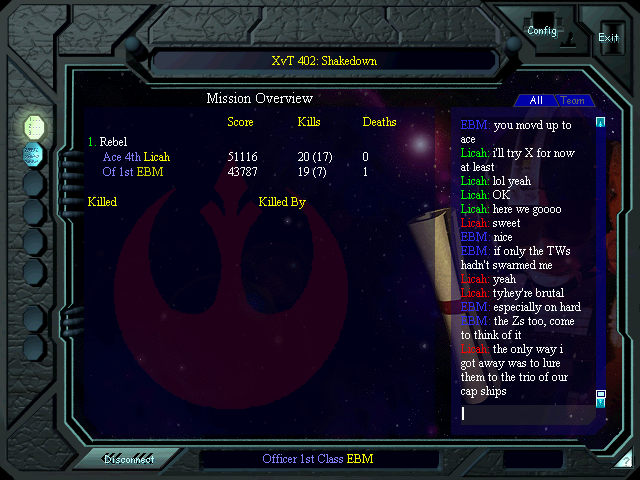Select the highlighted yellow-green side panel button
Screen dimensions: 640x480
(x=34, y=126)
